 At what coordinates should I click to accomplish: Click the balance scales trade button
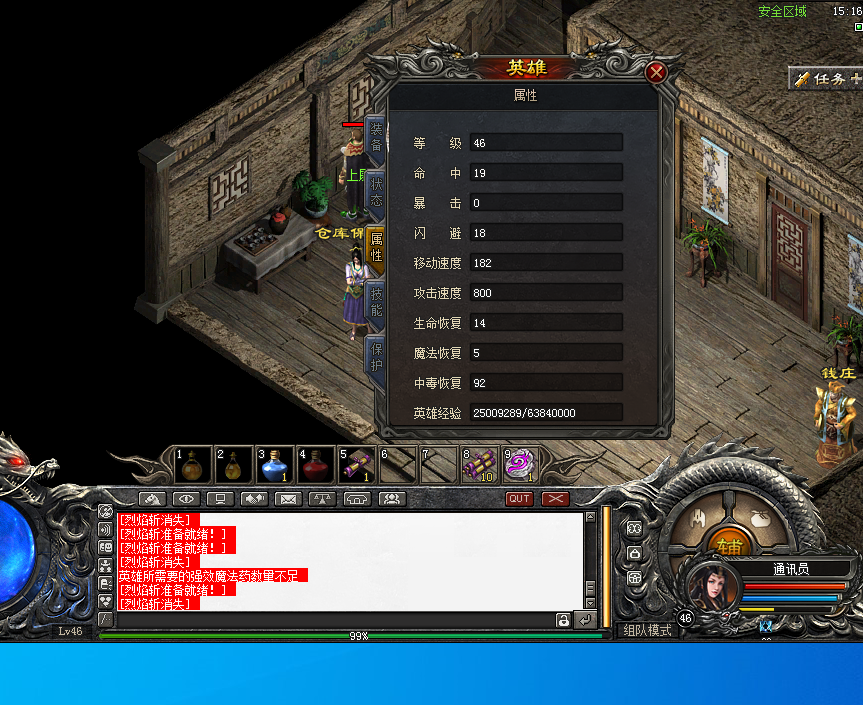pos(323,498)
